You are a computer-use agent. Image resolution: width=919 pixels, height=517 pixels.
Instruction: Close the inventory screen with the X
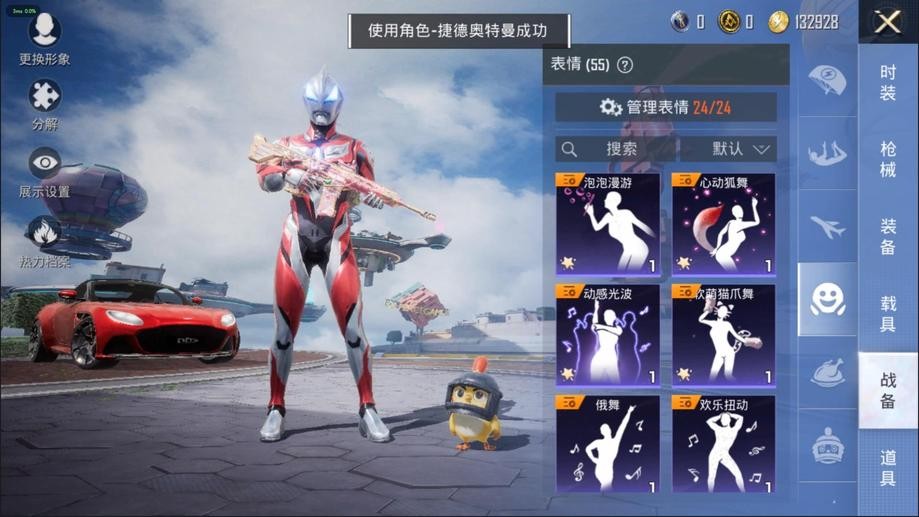[887, 22]
